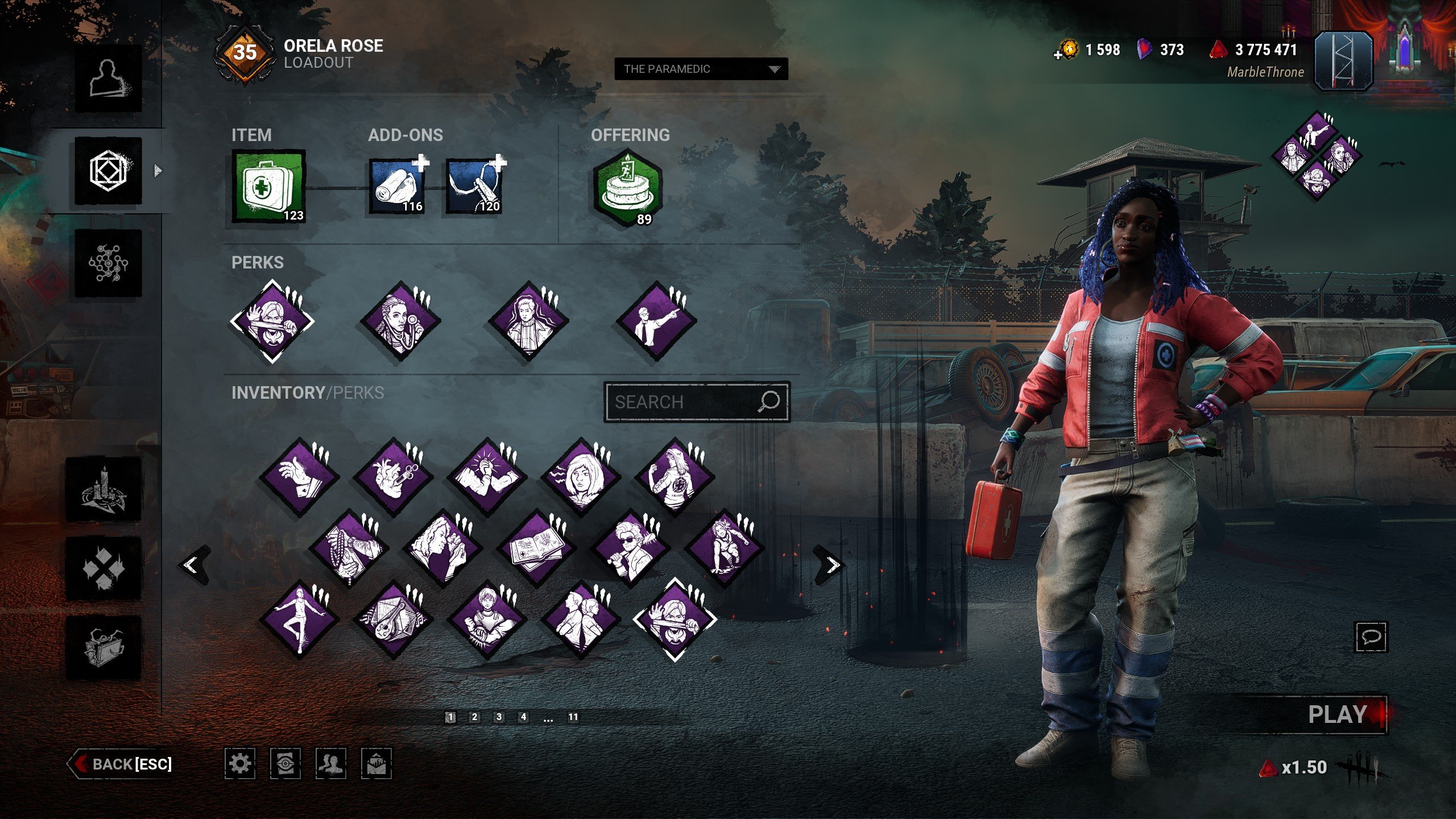This screenshot has height=819, width=1456.
Task: Open the bloodweb node tab
Action: coord(108,263)
